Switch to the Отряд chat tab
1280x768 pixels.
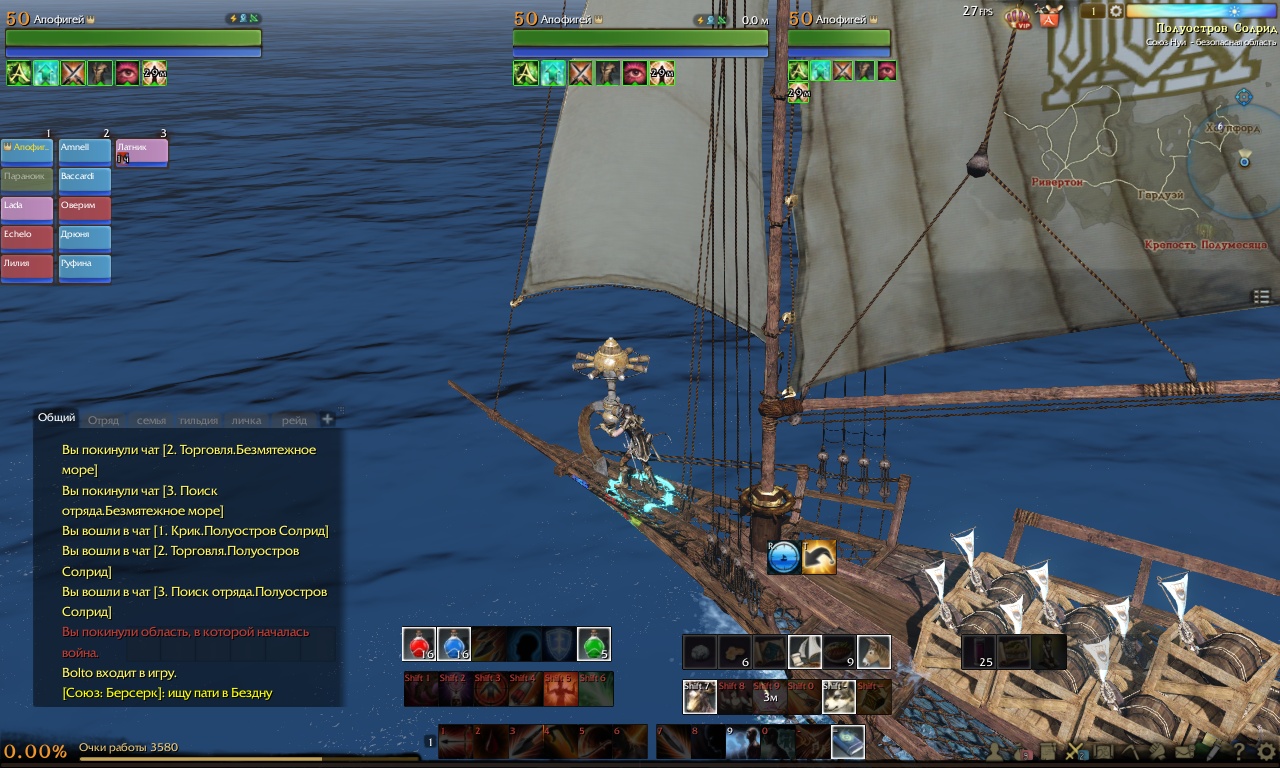click(x=103, y=420)
